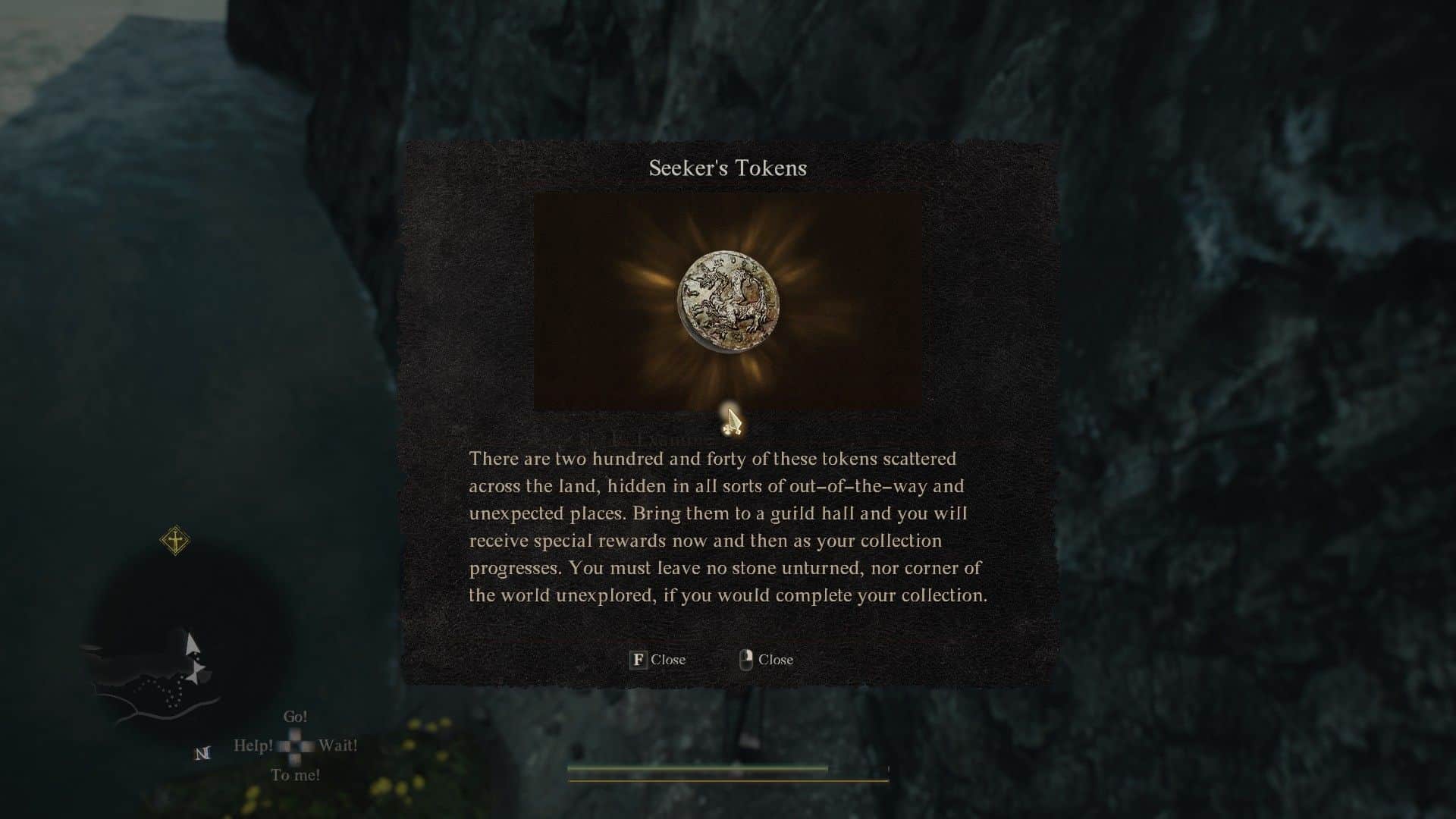The width and height of the screenshot is (1456, 819).
Task: Choose the Wait! pawn command
Action: pos(338,747)
